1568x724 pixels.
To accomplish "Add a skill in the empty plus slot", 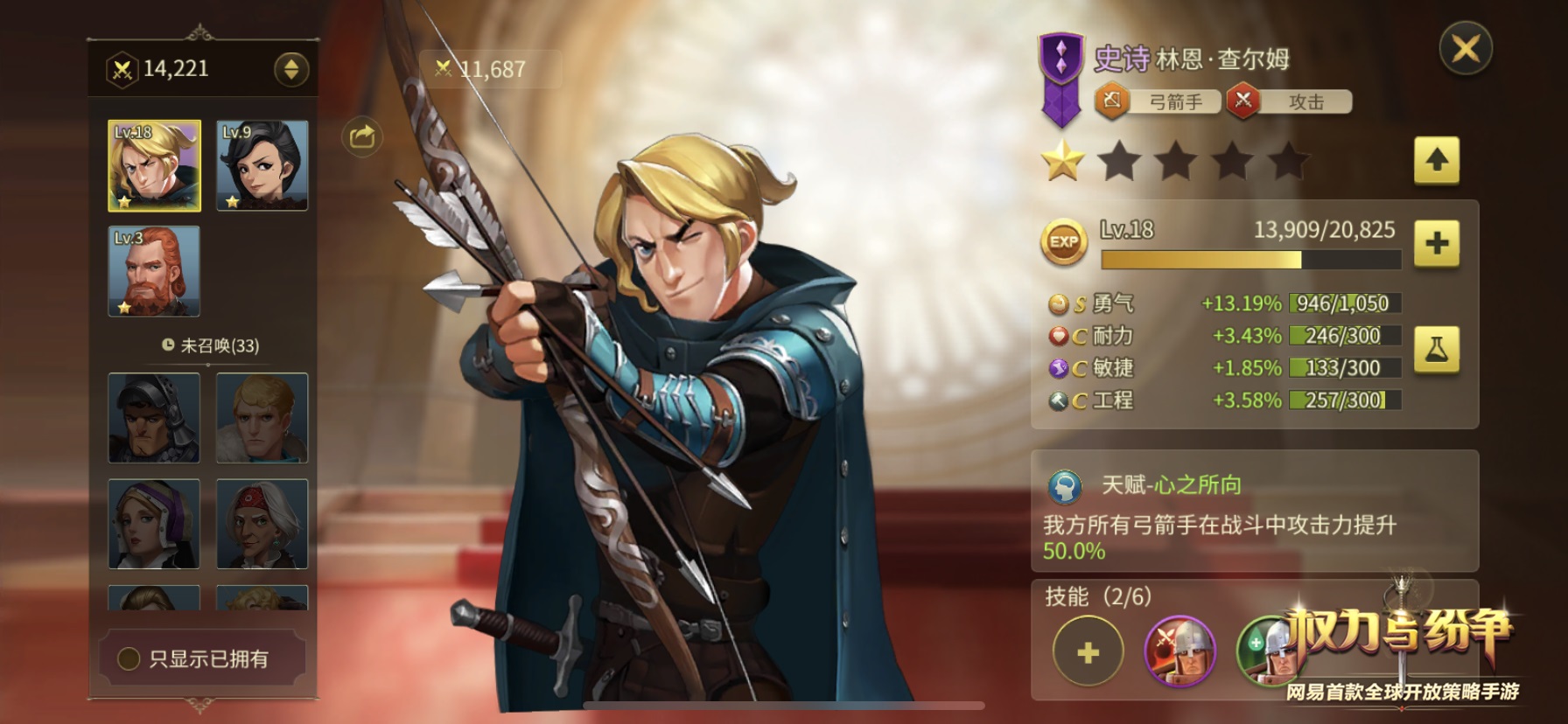I will click(1088, 651).
